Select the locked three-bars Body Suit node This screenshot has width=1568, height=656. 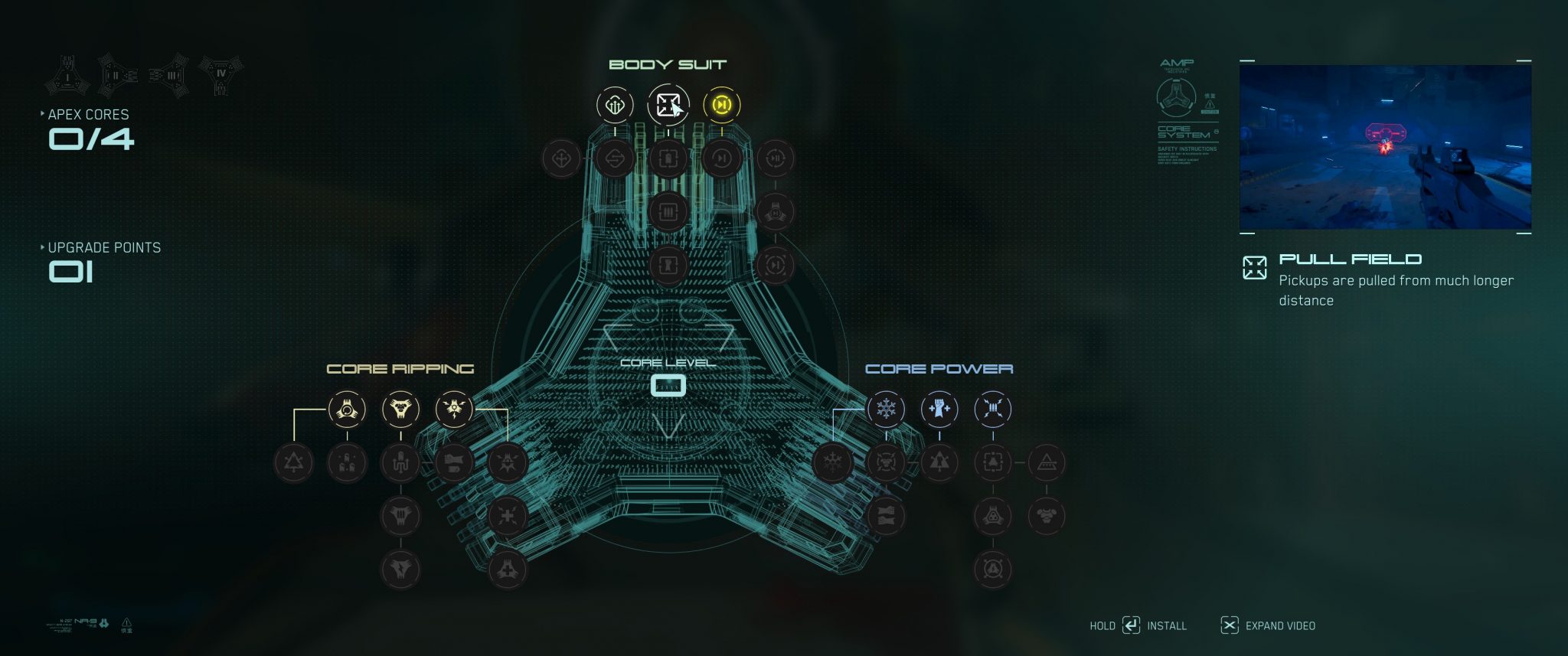pos(668,211)
